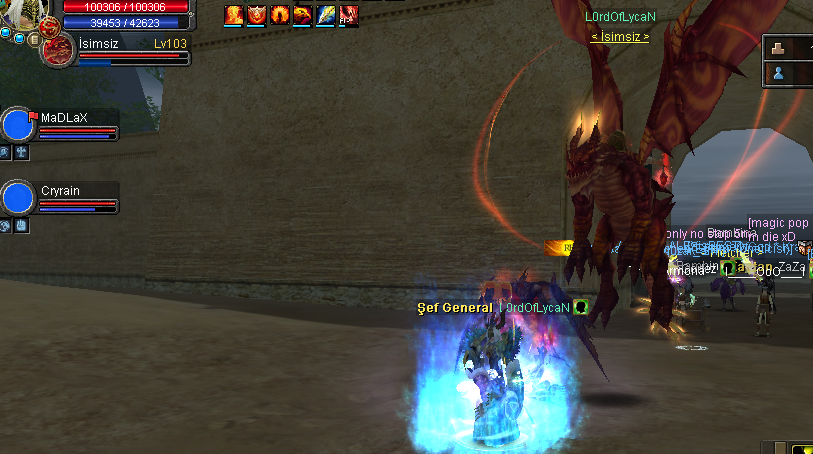This screenshot has width=813, height=454.
Task: Click the small scroll icon beside portrait
Action: point(34,39)
